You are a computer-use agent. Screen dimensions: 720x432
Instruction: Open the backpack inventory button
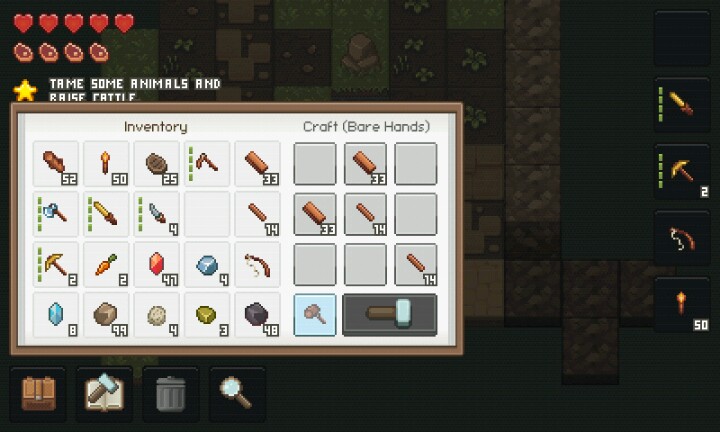pos(38,393)
